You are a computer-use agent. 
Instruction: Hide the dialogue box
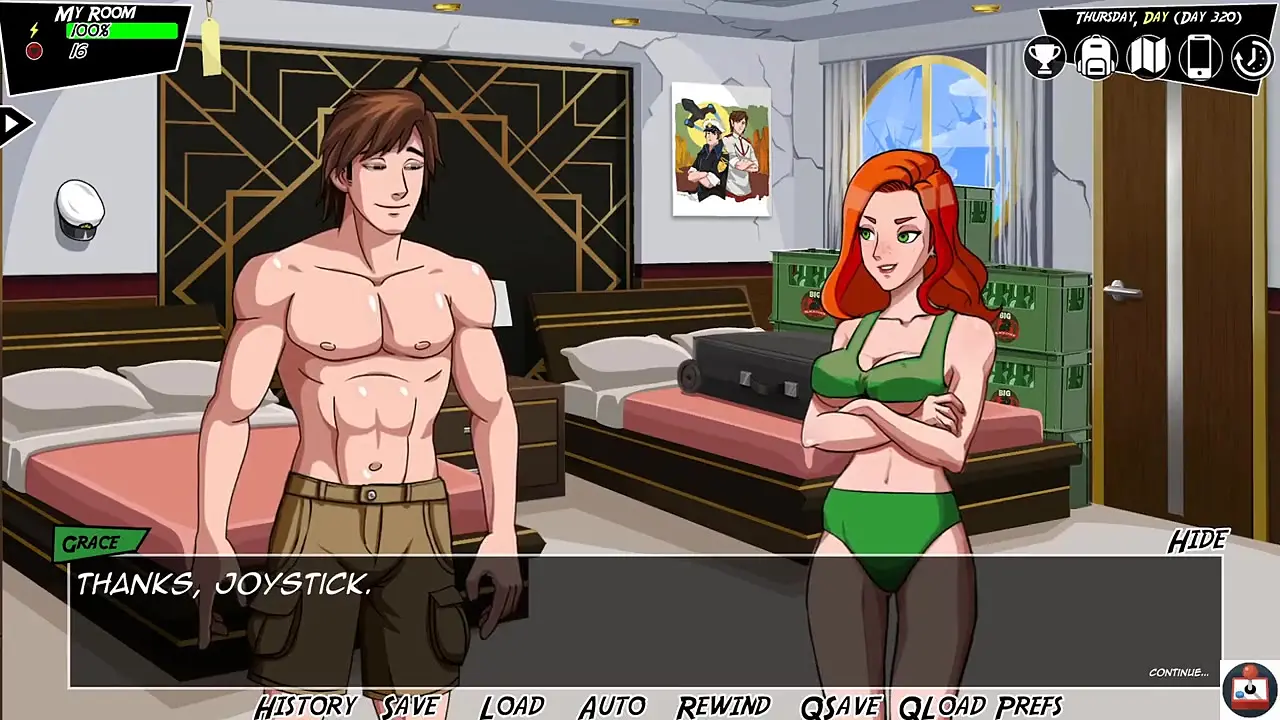(x=1197, y=541)
